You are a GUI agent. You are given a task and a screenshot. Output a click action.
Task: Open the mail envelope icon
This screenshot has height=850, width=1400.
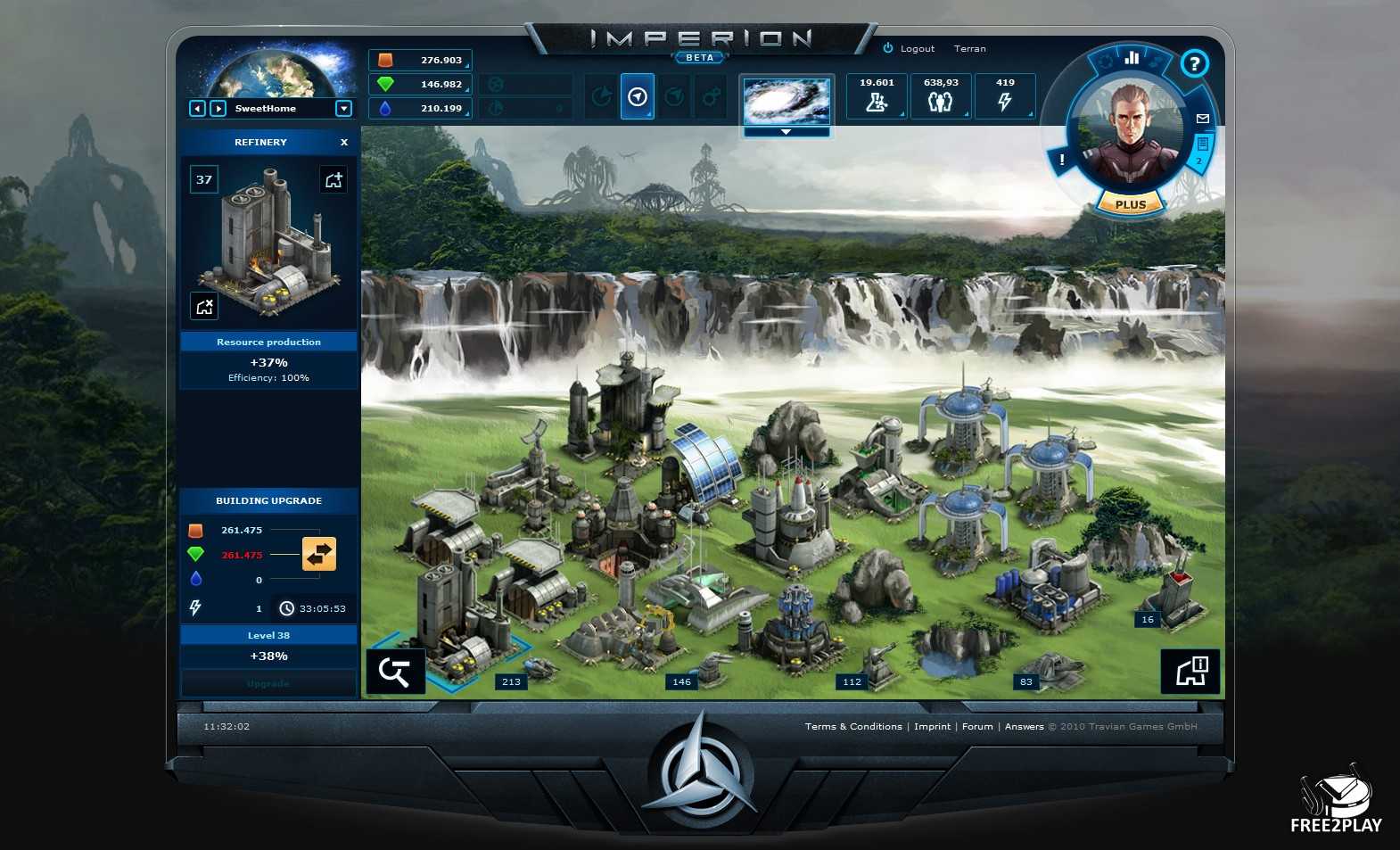(x=1202, y=118)
